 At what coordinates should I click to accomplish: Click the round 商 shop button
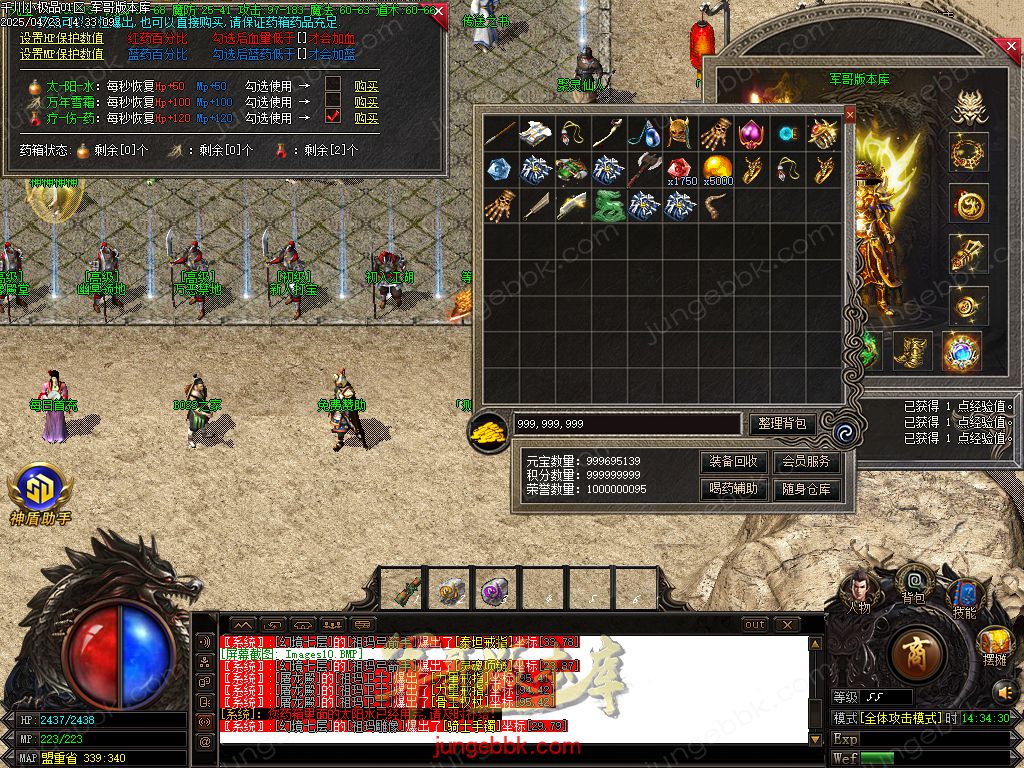pyautogui.click(x=919, y=656)
